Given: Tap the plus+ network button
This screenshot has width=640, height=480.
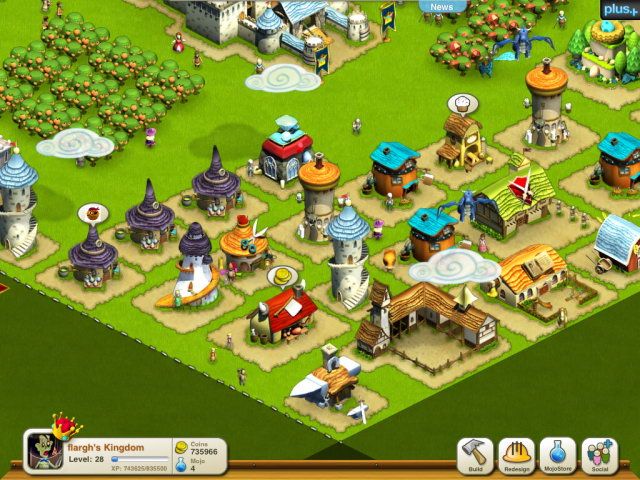Looking at the screenshot, I should [x=616, y=9].
